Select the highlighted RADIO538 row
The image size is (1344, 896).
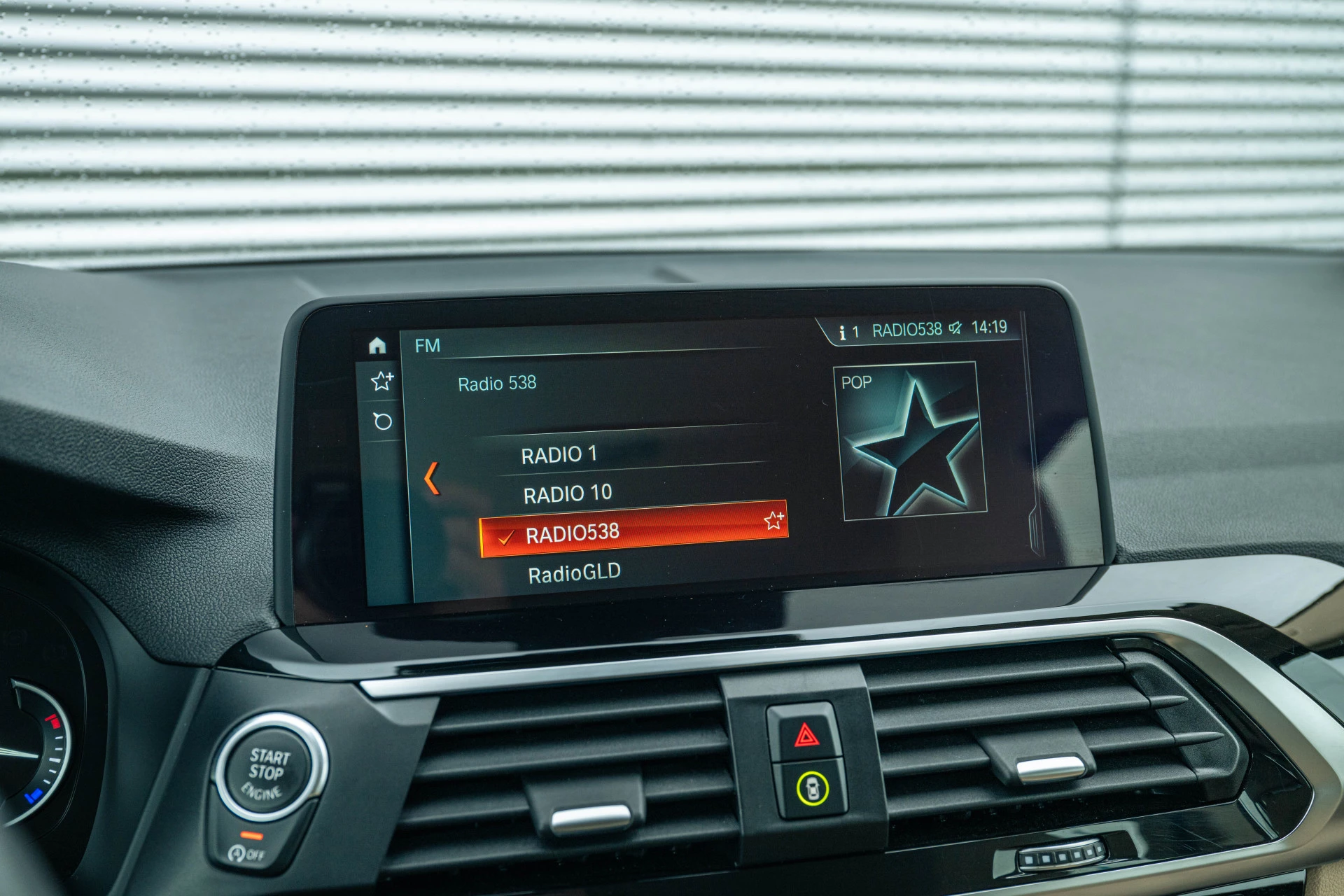[616, 532]
